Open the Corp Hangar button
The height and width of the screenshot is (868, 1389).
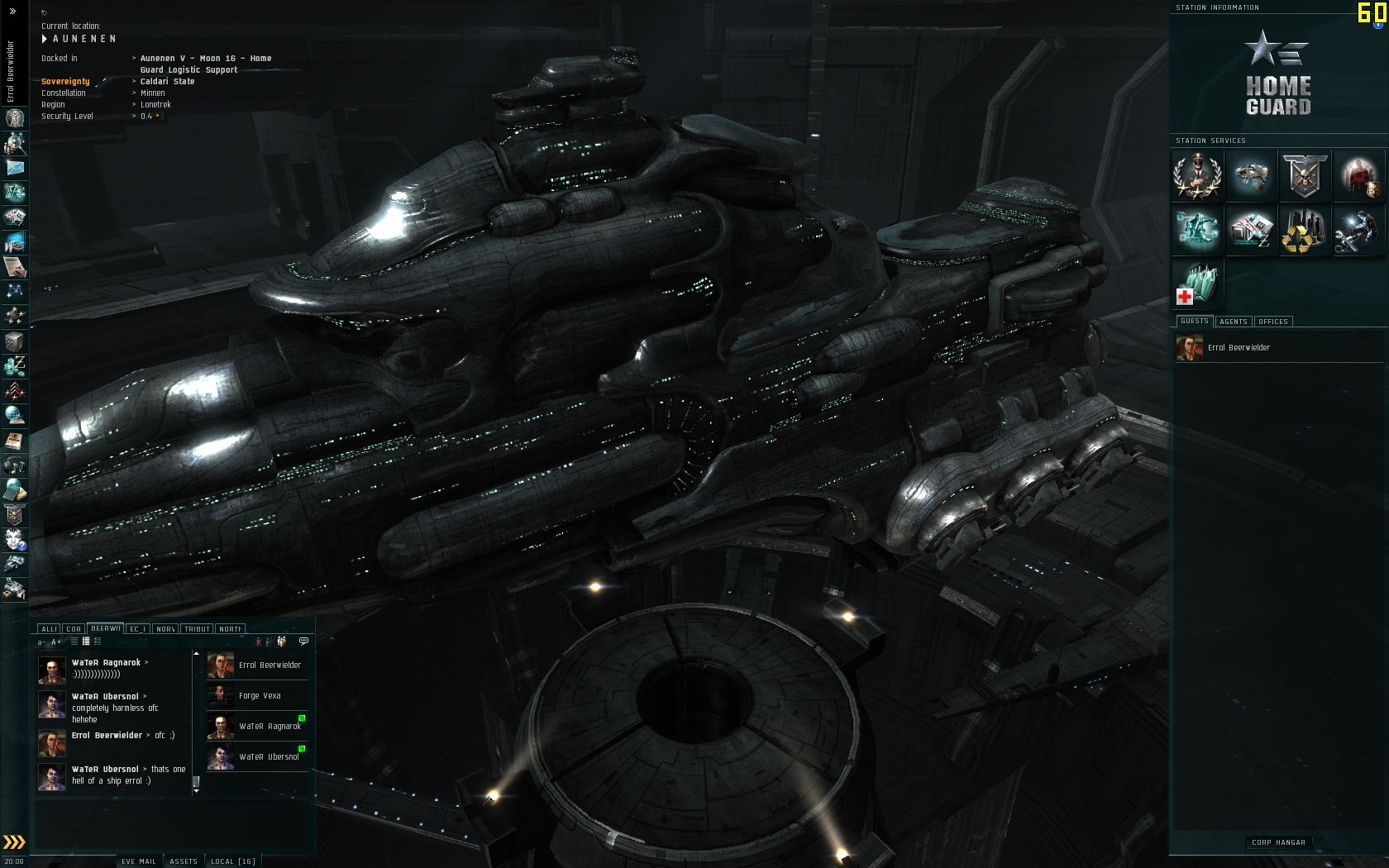(x=1278, y=842)
